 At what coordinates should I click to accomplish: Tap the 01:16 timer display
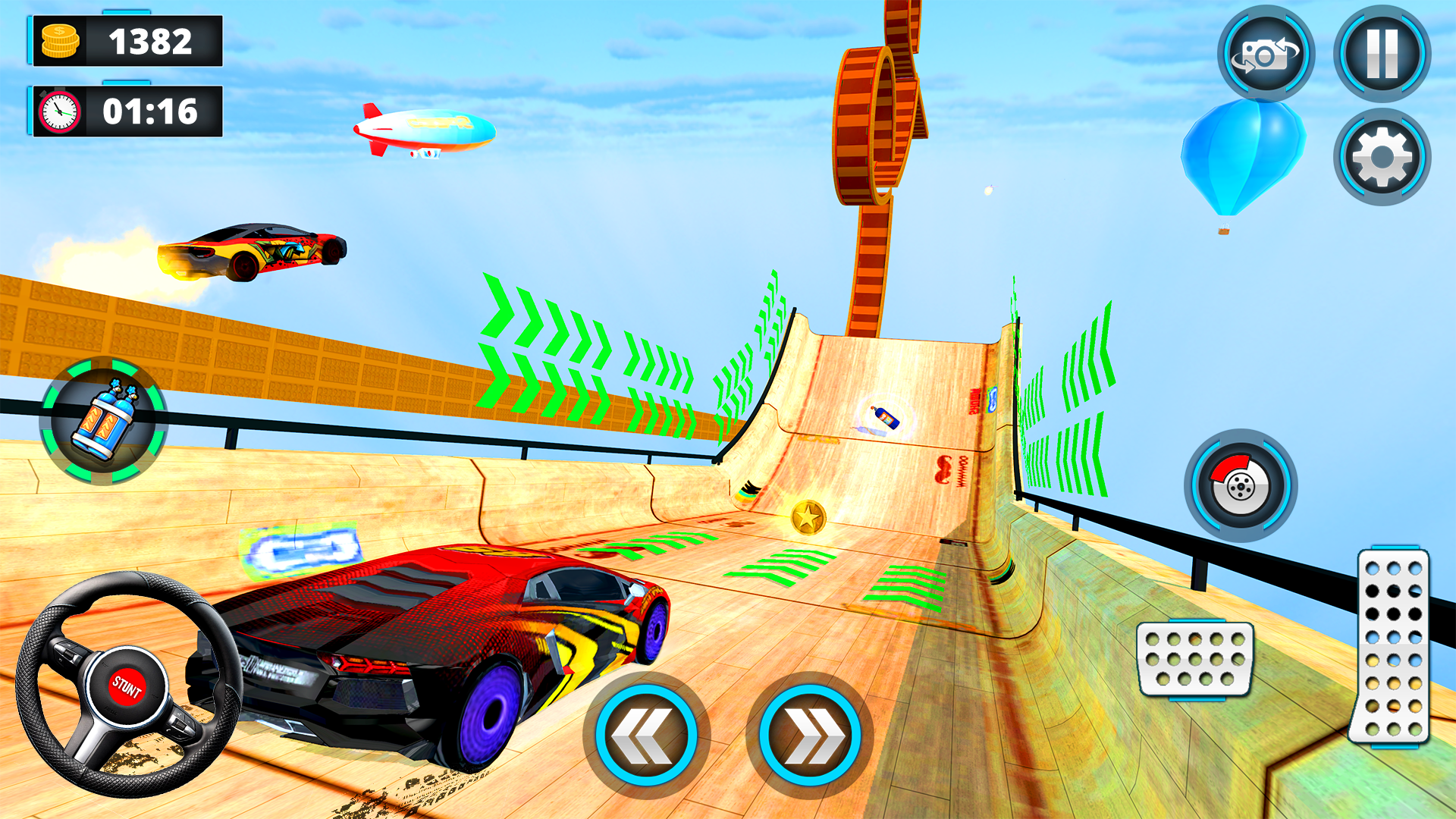(x=151, y=111)
